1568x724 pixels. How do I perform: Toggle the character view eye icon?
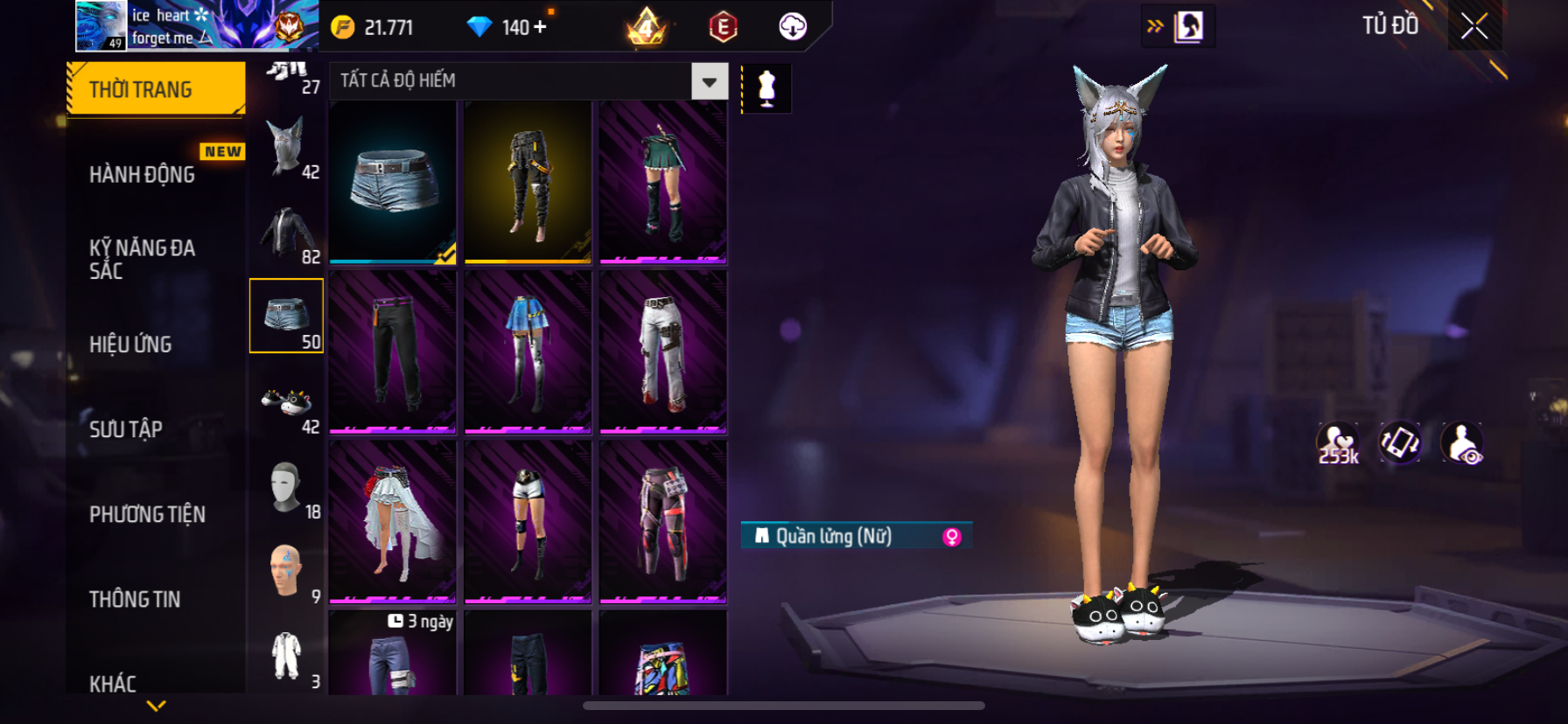click(1462, 443)
